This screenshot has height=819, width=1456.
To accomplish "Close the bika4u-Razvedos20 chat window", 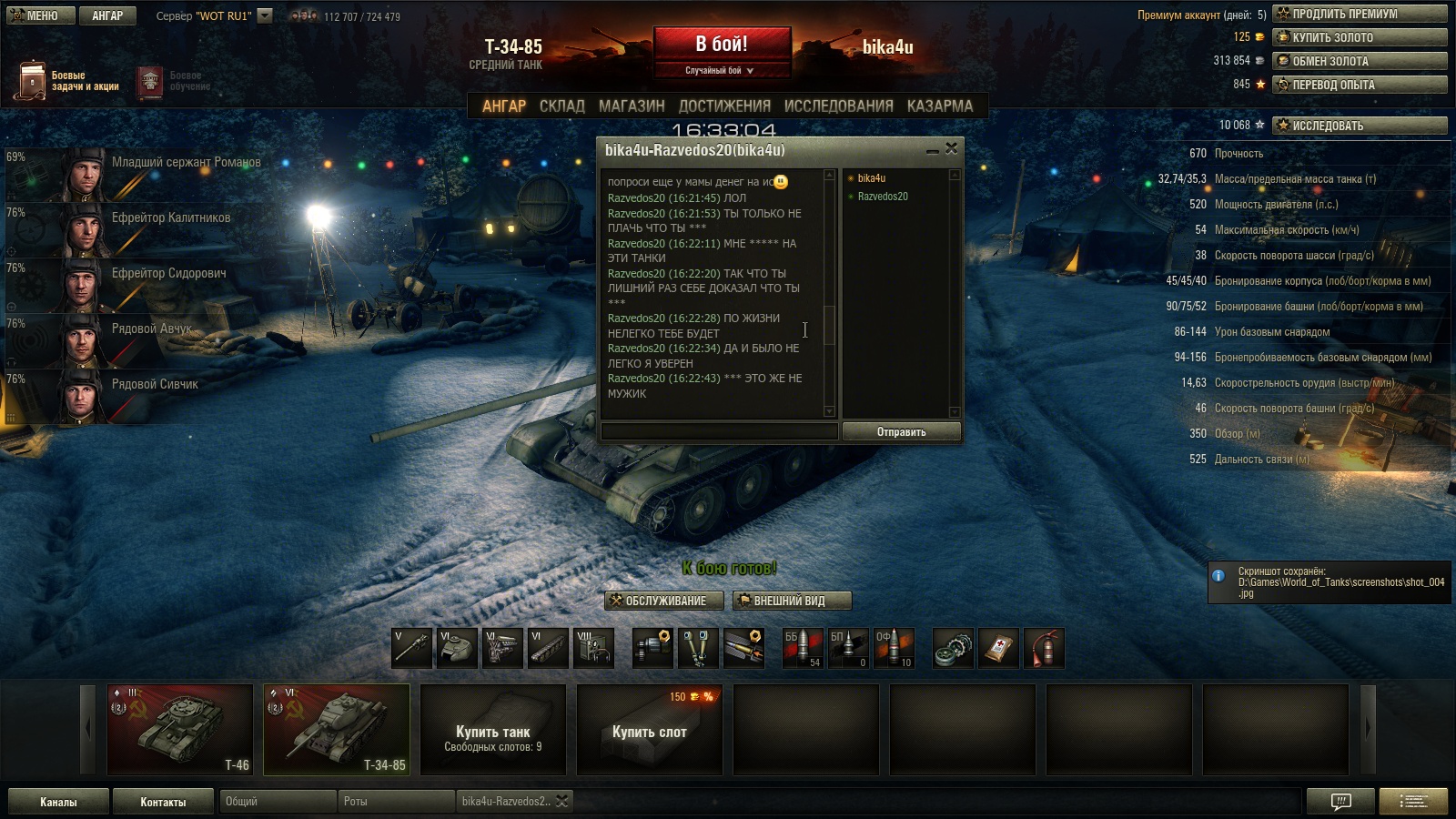I will pyautogui.click(x=951, y=148).
